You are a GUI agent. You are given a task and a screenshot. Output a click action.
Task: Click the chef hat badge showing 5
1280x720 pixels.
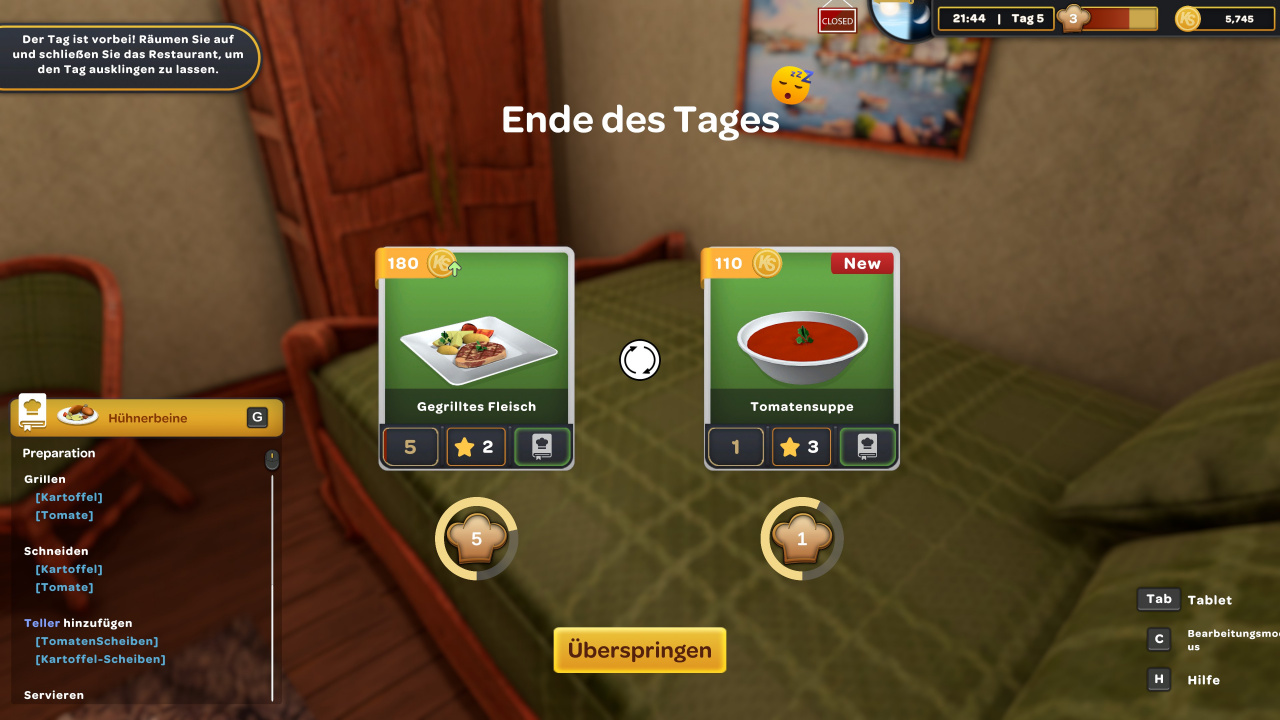pyautogui.click(x=476, y=539)
